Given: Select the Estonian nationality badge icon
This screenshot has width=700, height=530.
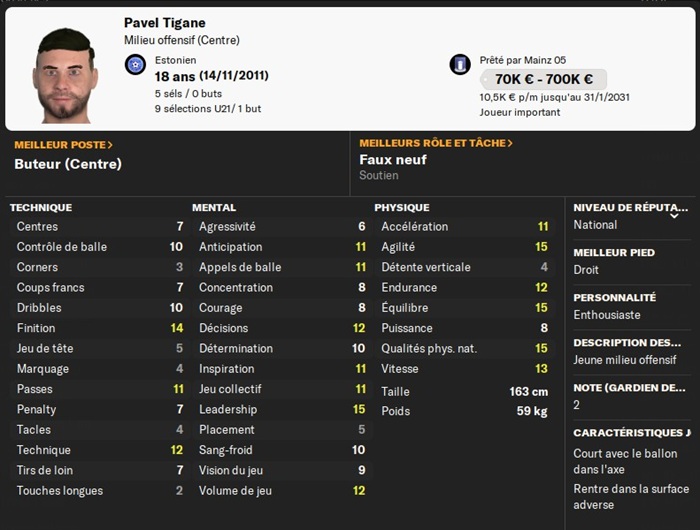Looking at the screenshot, I should pos(136,65).
